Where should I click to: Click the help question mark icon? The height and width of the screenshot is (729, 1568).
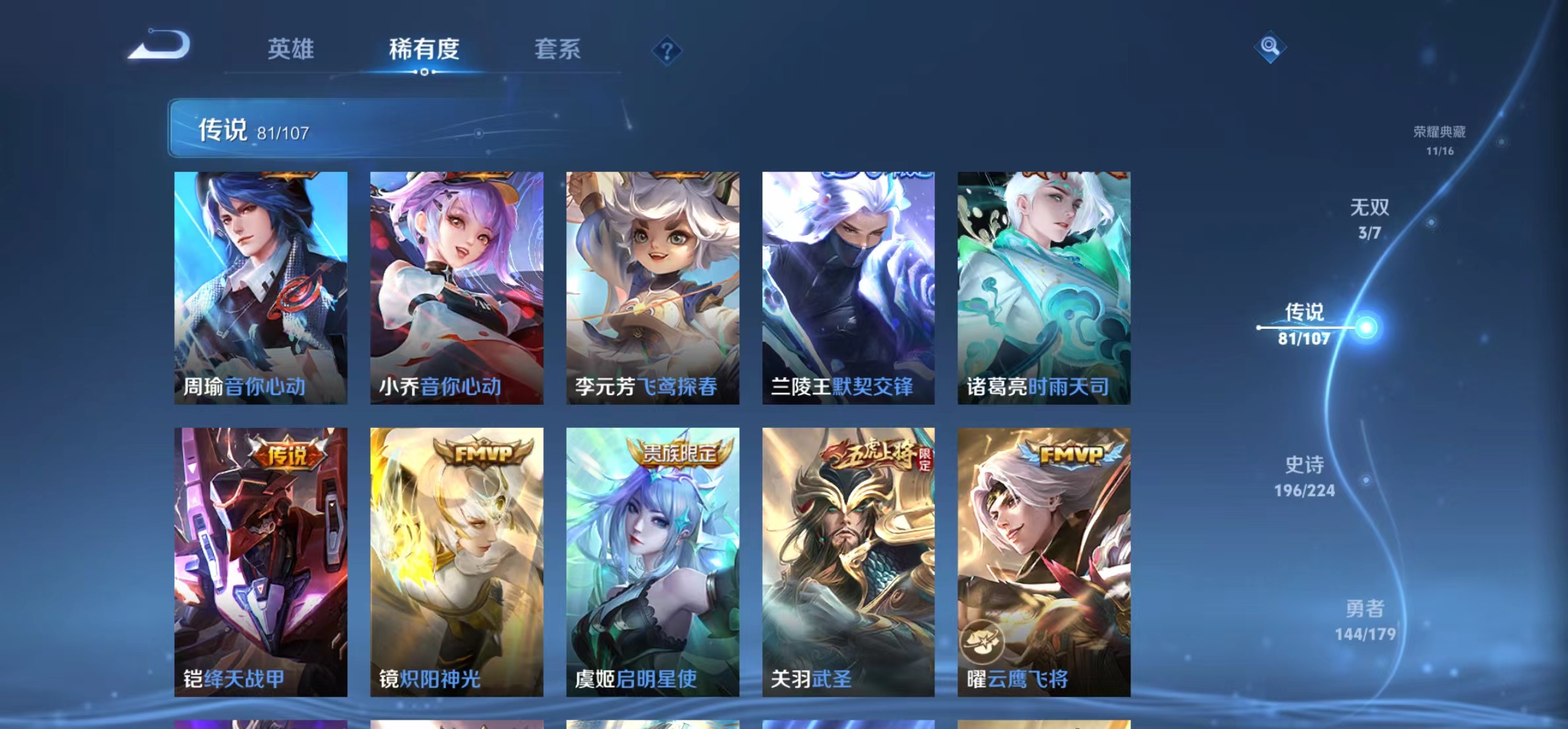[x=668, y=51]
